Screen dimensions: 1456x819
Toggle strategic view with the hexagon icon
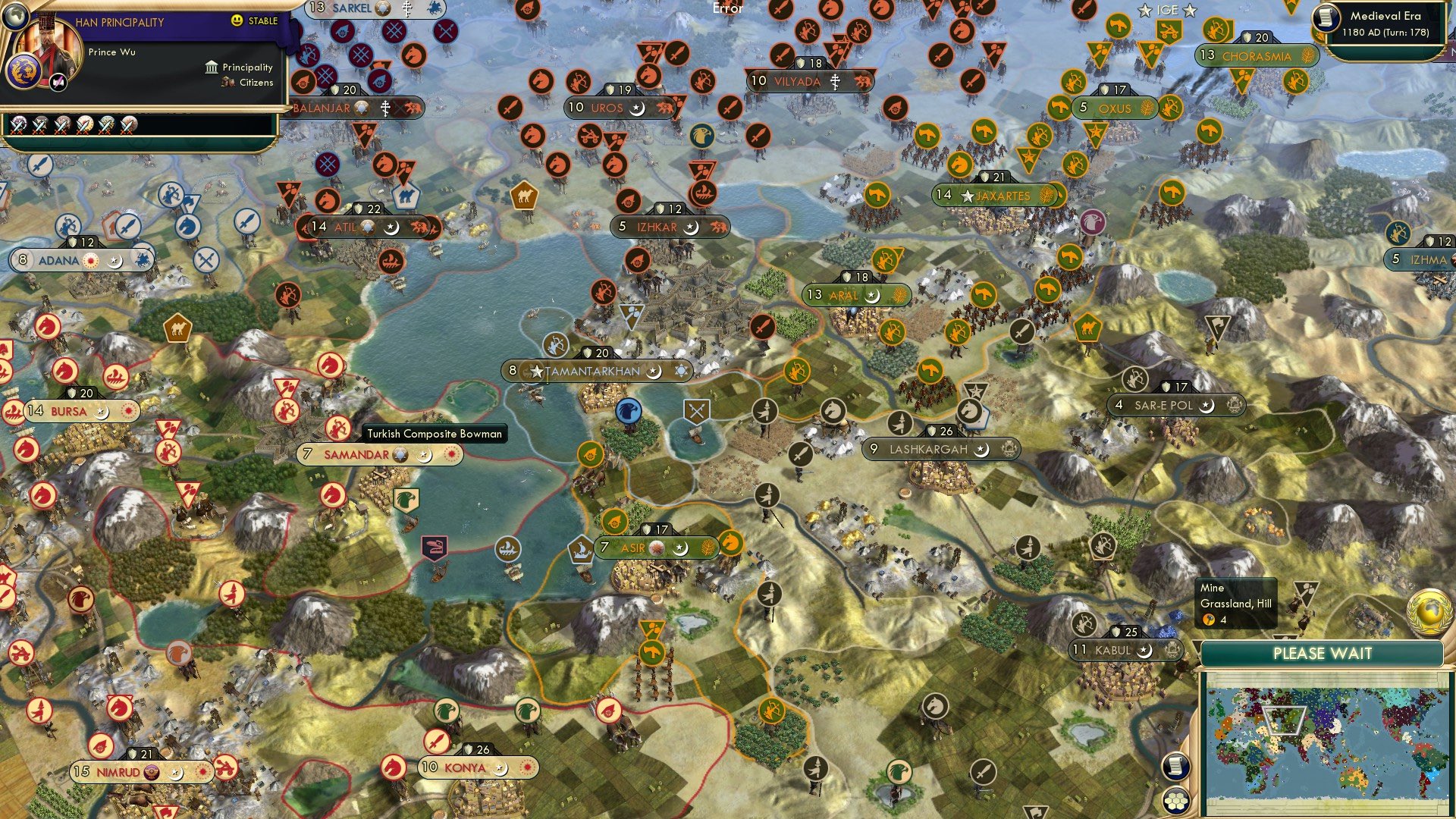pos(1175,802)
